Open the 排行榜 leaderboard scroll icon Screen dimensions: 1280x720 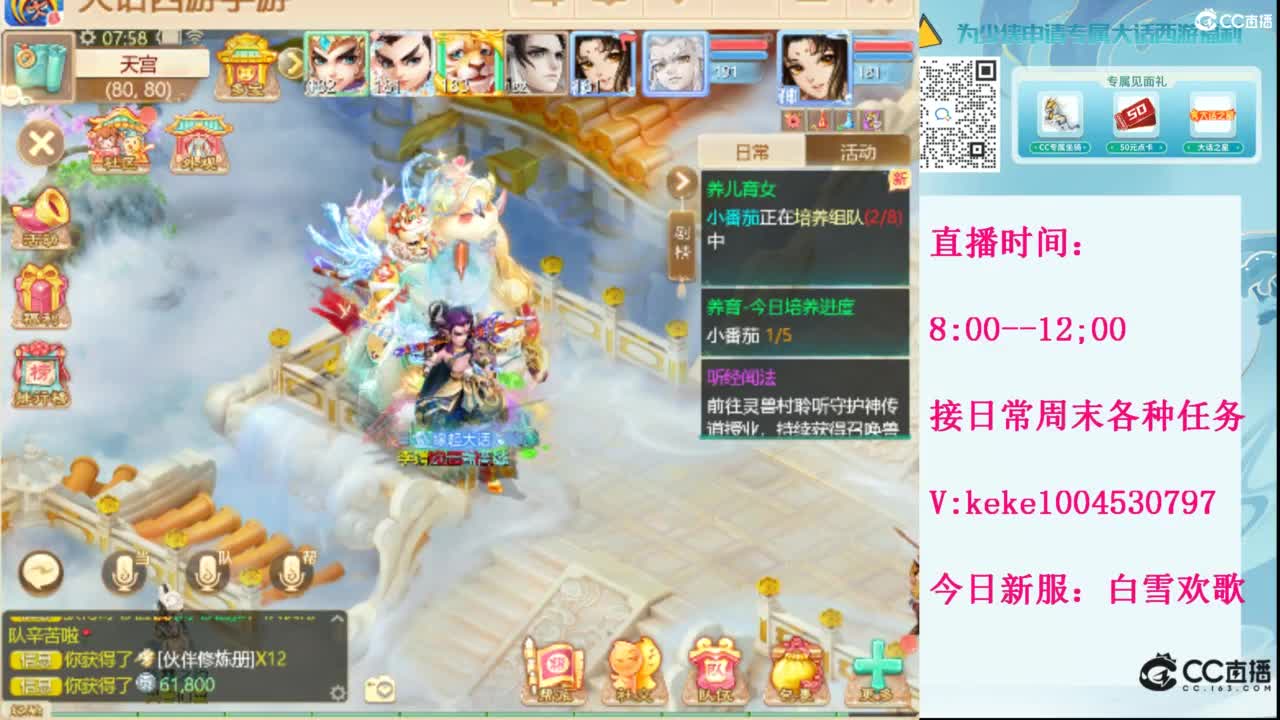pyautogui.click(x=40, y=370)
